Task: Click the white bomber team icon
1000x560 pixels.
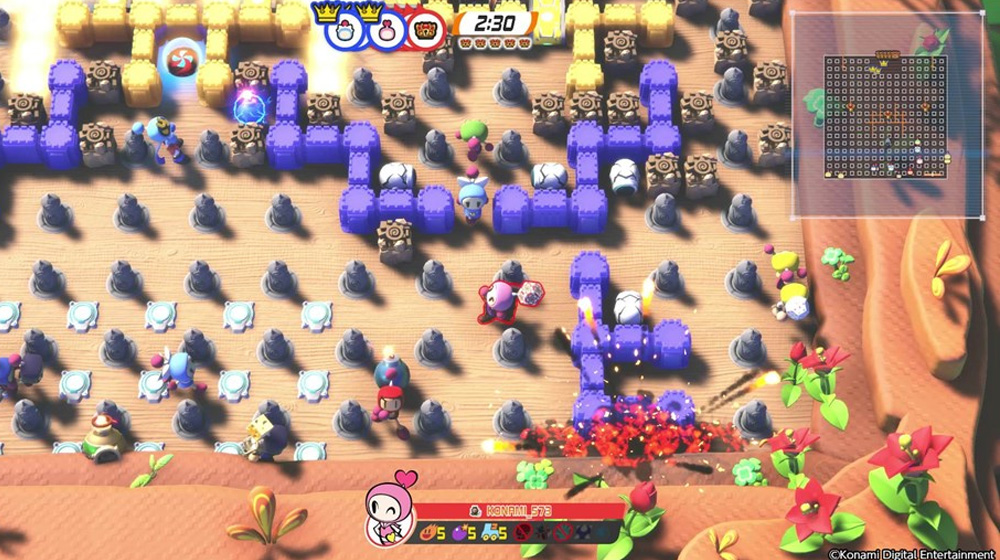Action: [345, 28]
